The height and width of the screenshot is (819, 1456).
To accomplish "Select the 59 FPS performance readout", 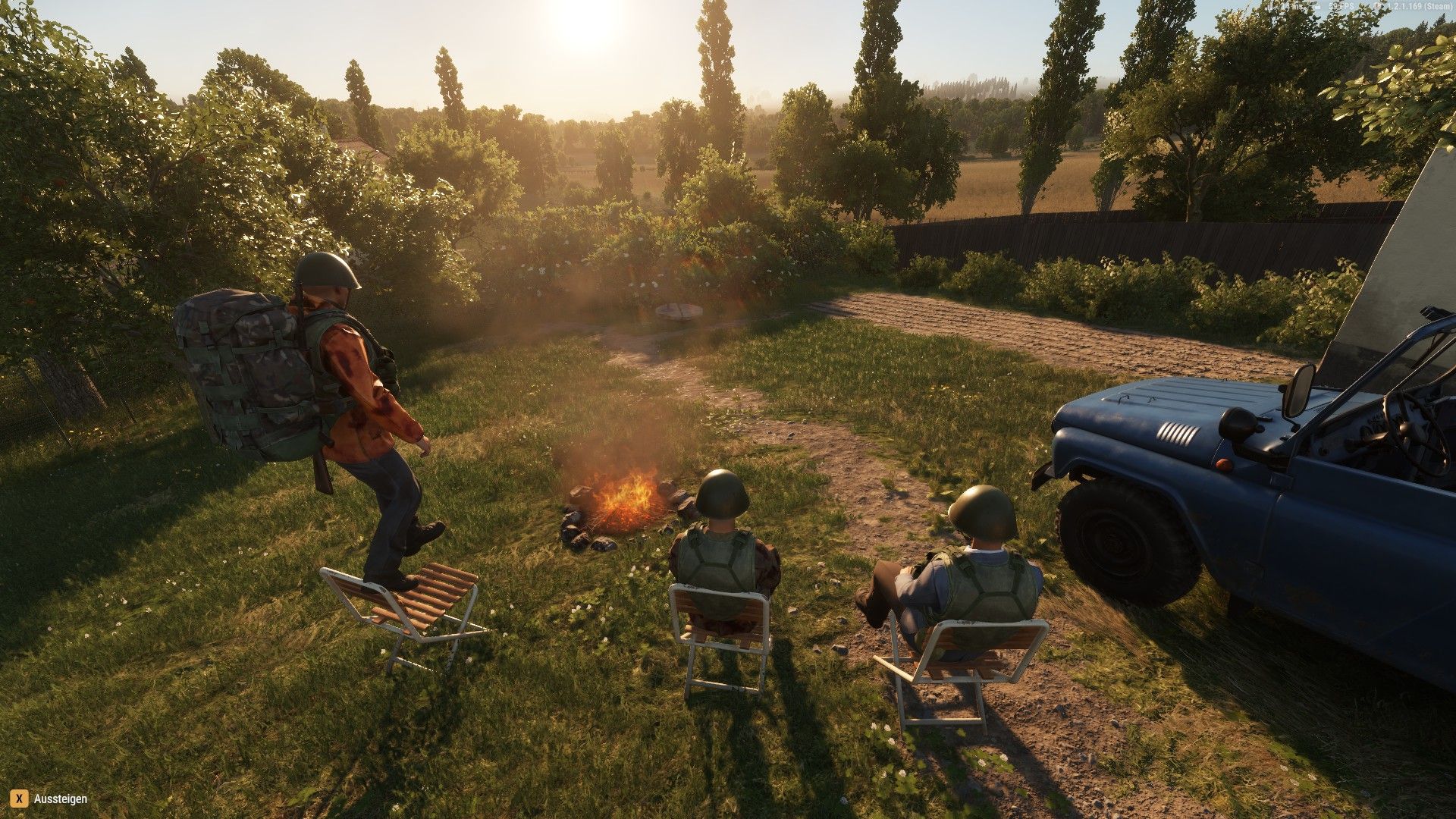I will pos(1342,5).
